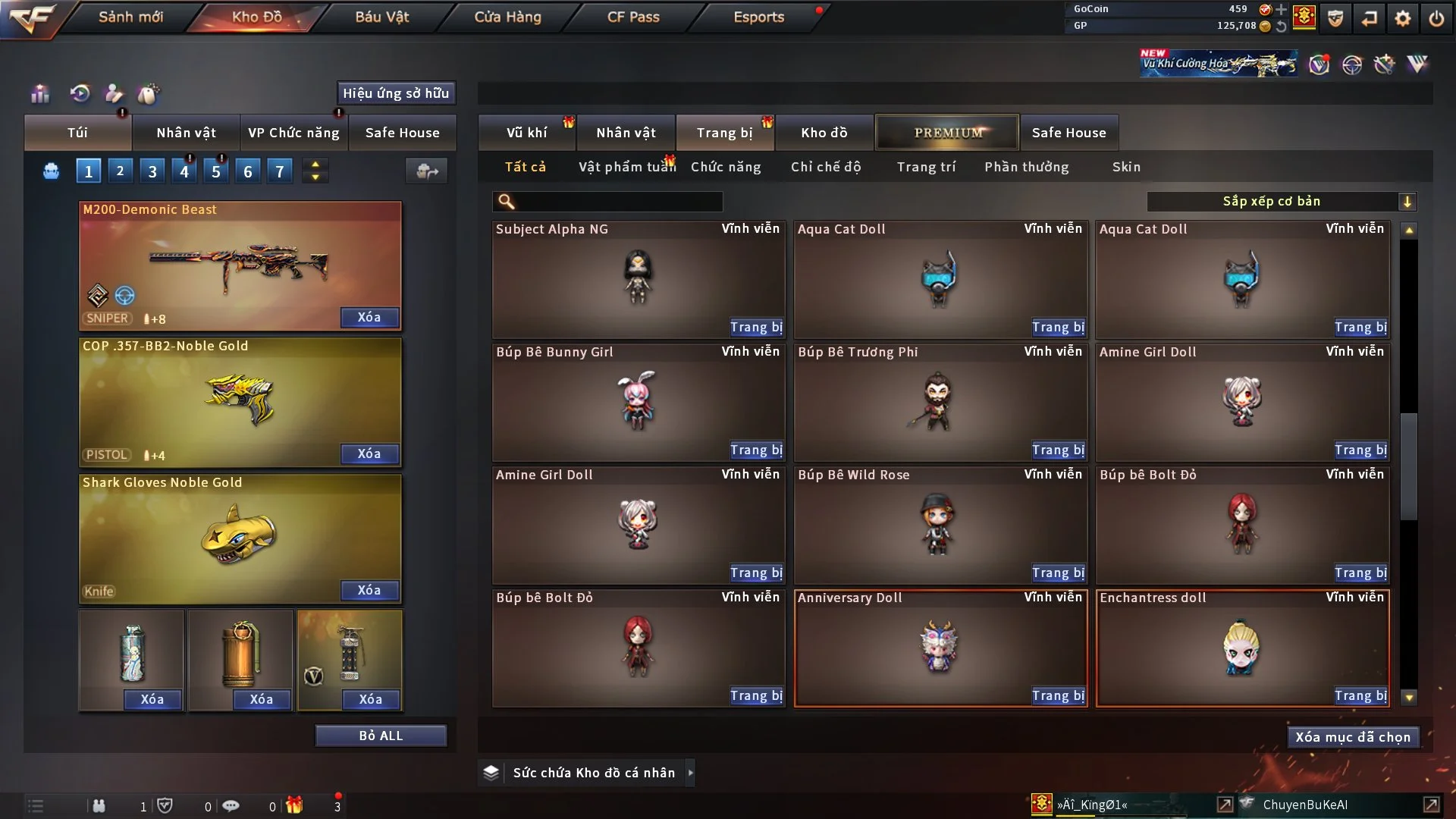This screenshot has width=1456, height=819.
Task: Click Xóa mục đã chọn button
Action: [1353, 737]
